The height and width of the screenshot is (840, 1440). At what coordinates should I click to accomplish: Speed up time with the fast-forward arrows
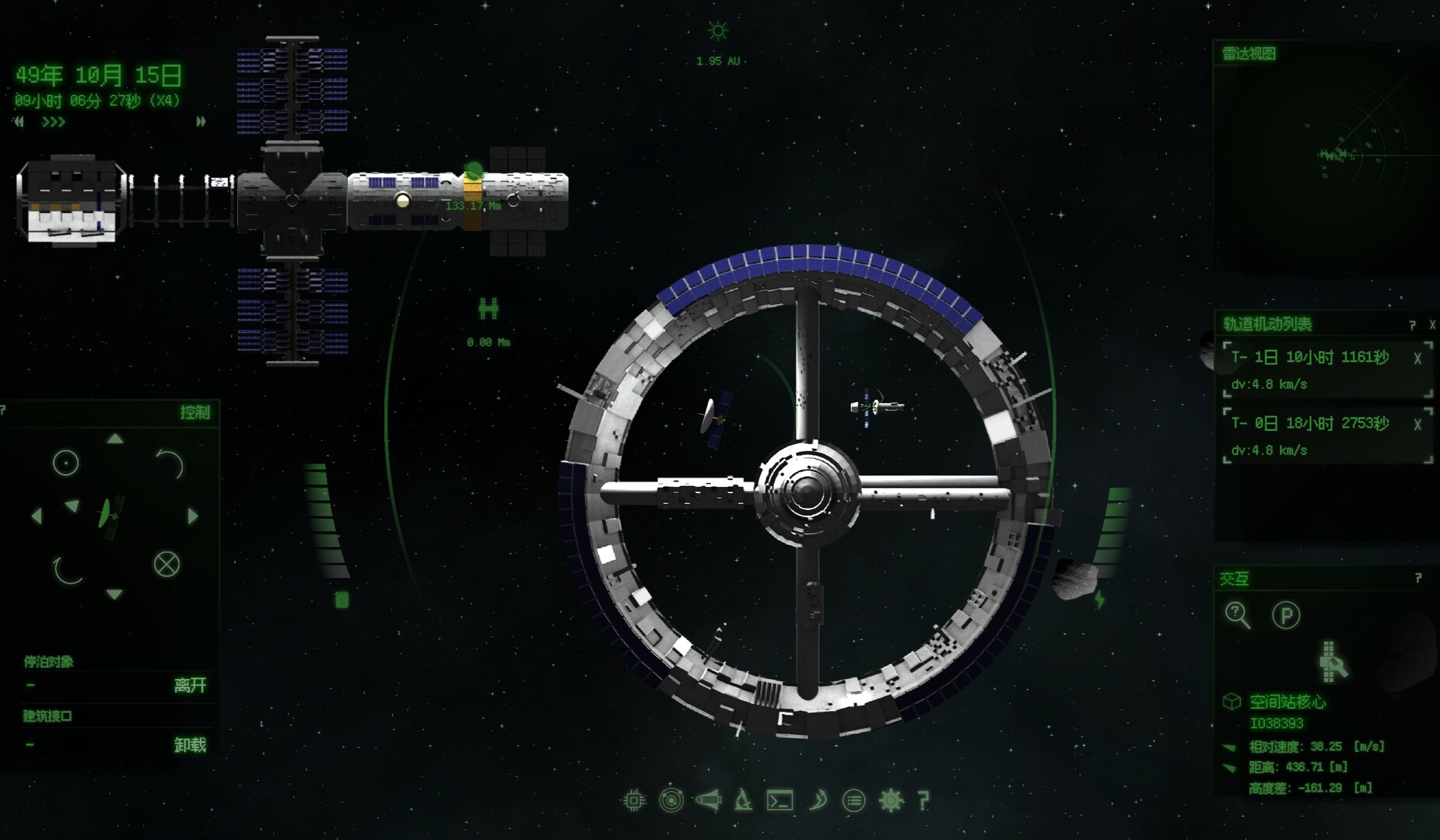[x=201, y=122]
